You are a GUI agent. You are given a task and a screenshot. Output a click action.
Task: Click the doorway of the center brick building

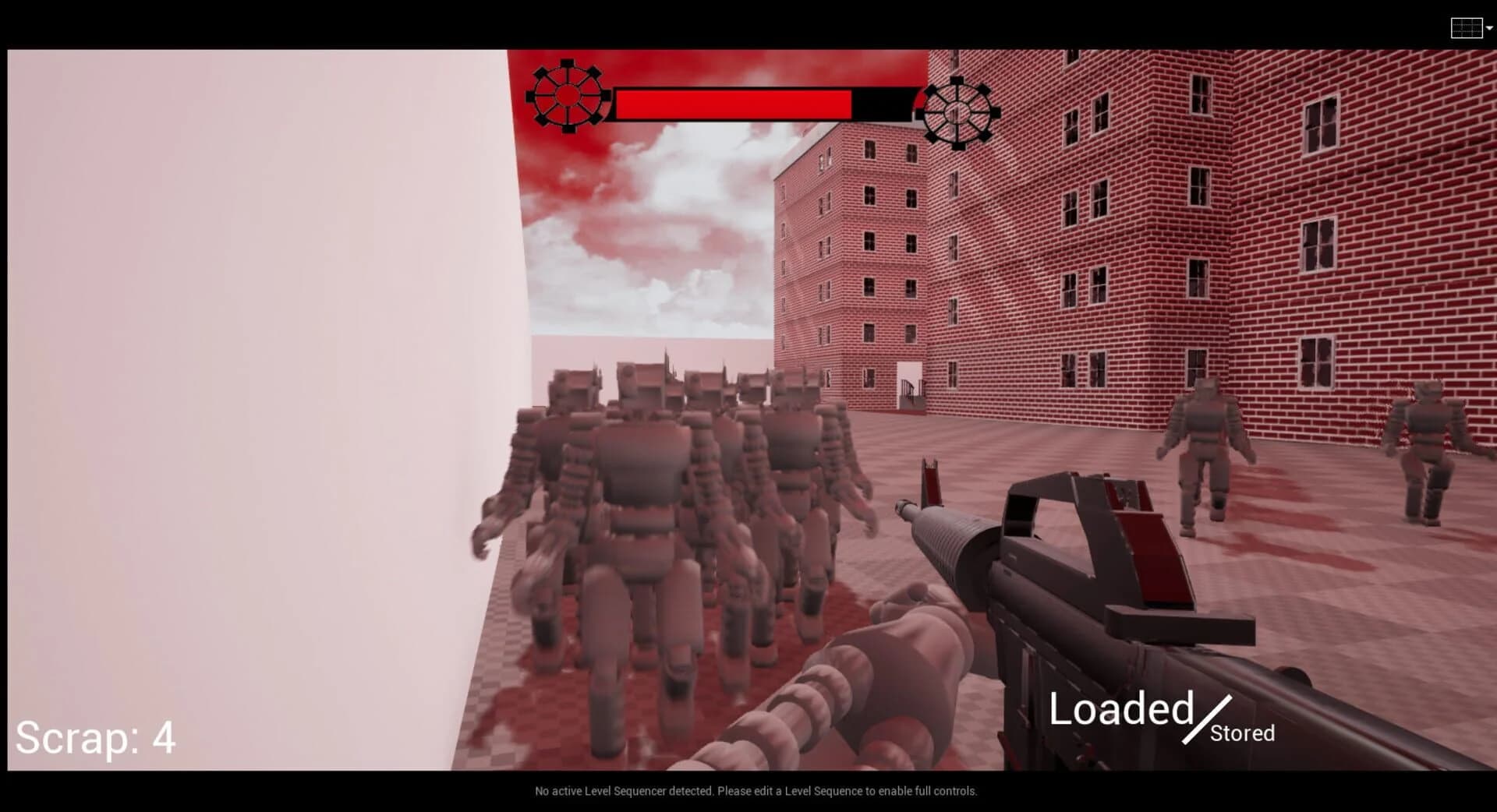click(911, 374)
